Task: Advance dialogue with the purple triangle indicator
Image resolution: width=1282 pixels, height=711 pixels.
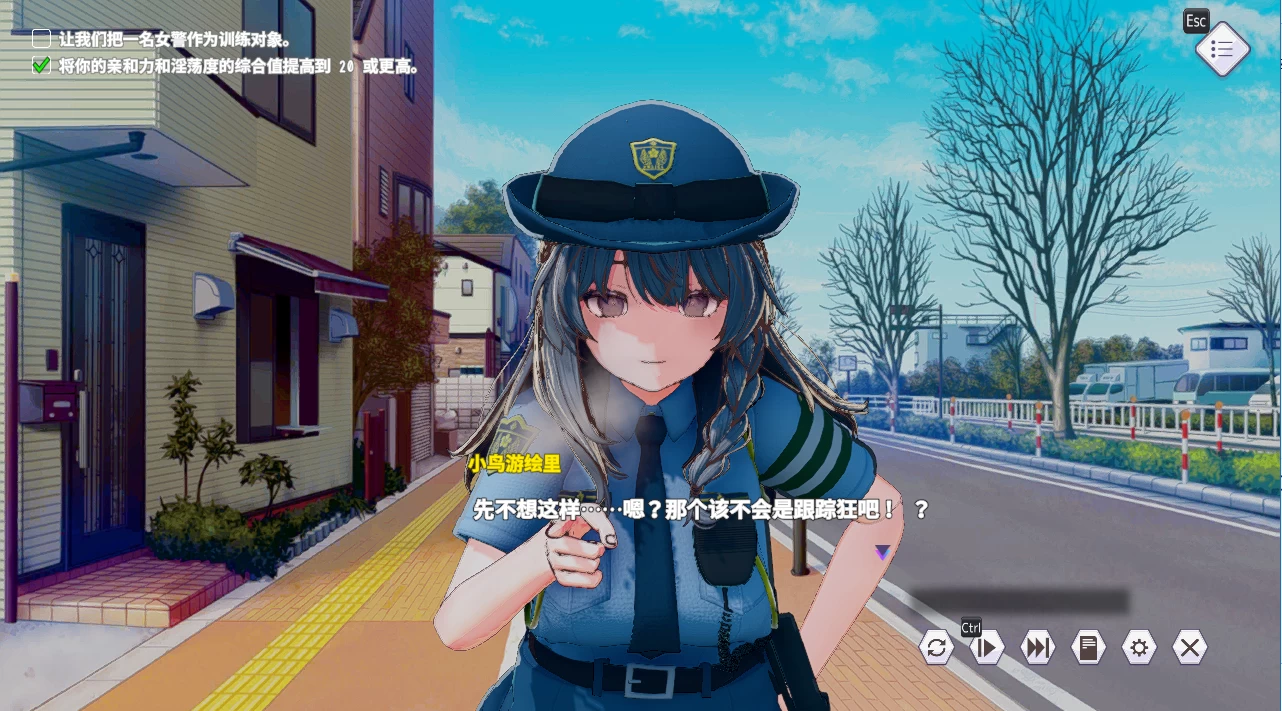Action: point(882,551)
